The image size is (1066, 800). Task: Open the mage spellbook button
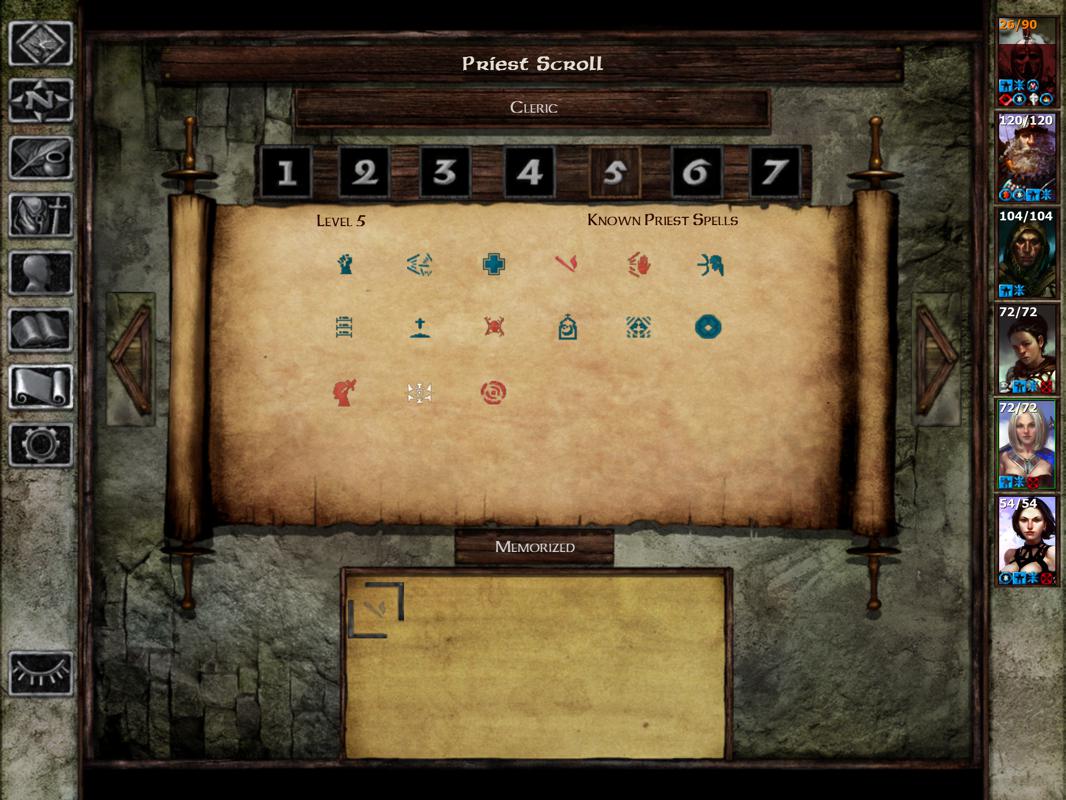(41, 330)
